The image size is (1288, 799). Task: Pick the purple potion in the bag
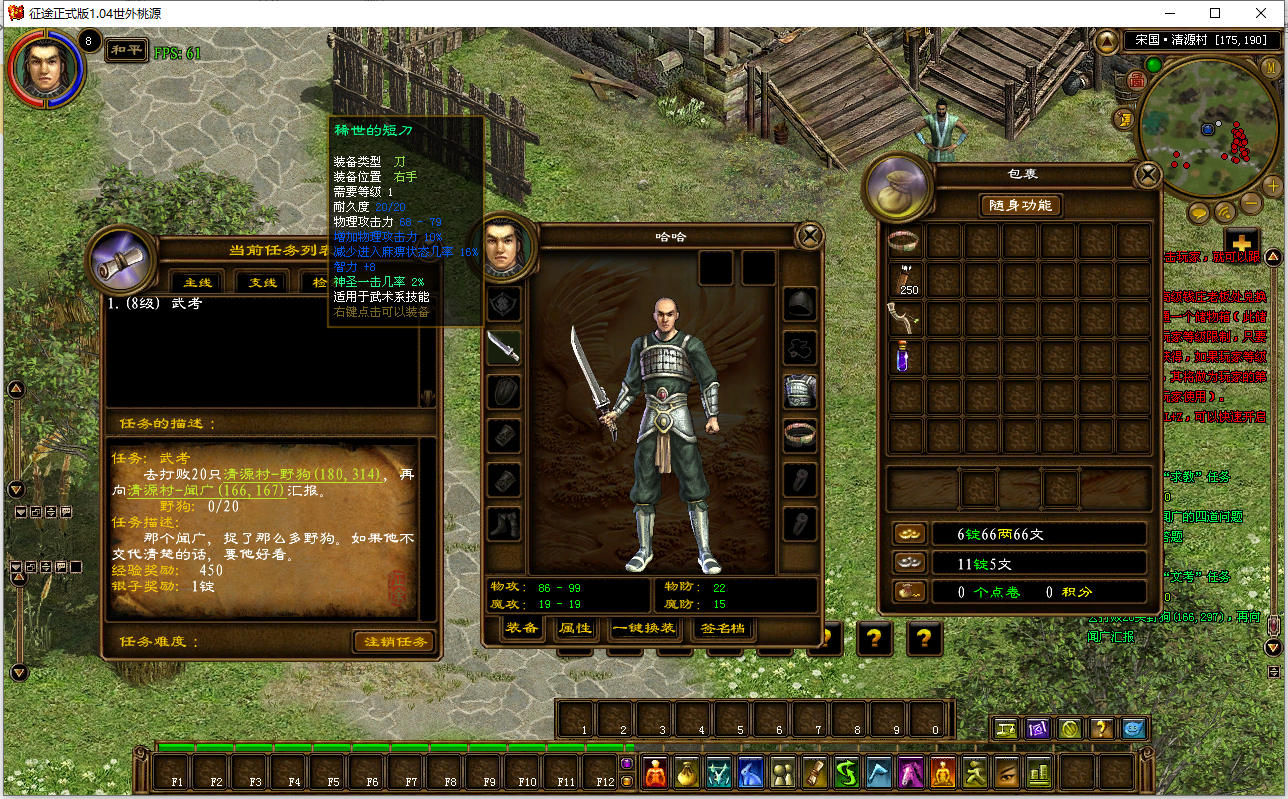(904, 357)
